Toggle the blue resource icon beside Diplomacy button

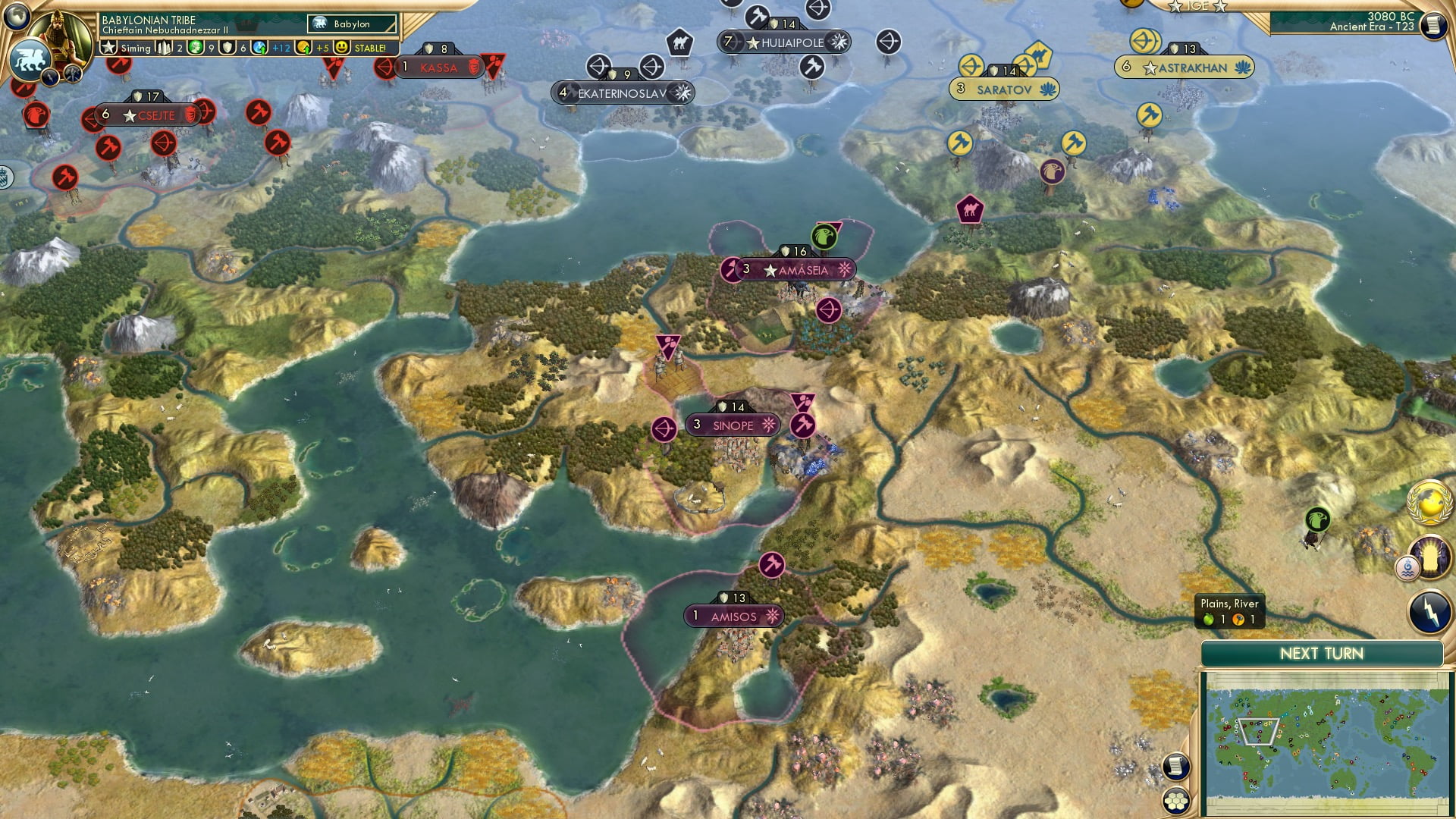1409,566
